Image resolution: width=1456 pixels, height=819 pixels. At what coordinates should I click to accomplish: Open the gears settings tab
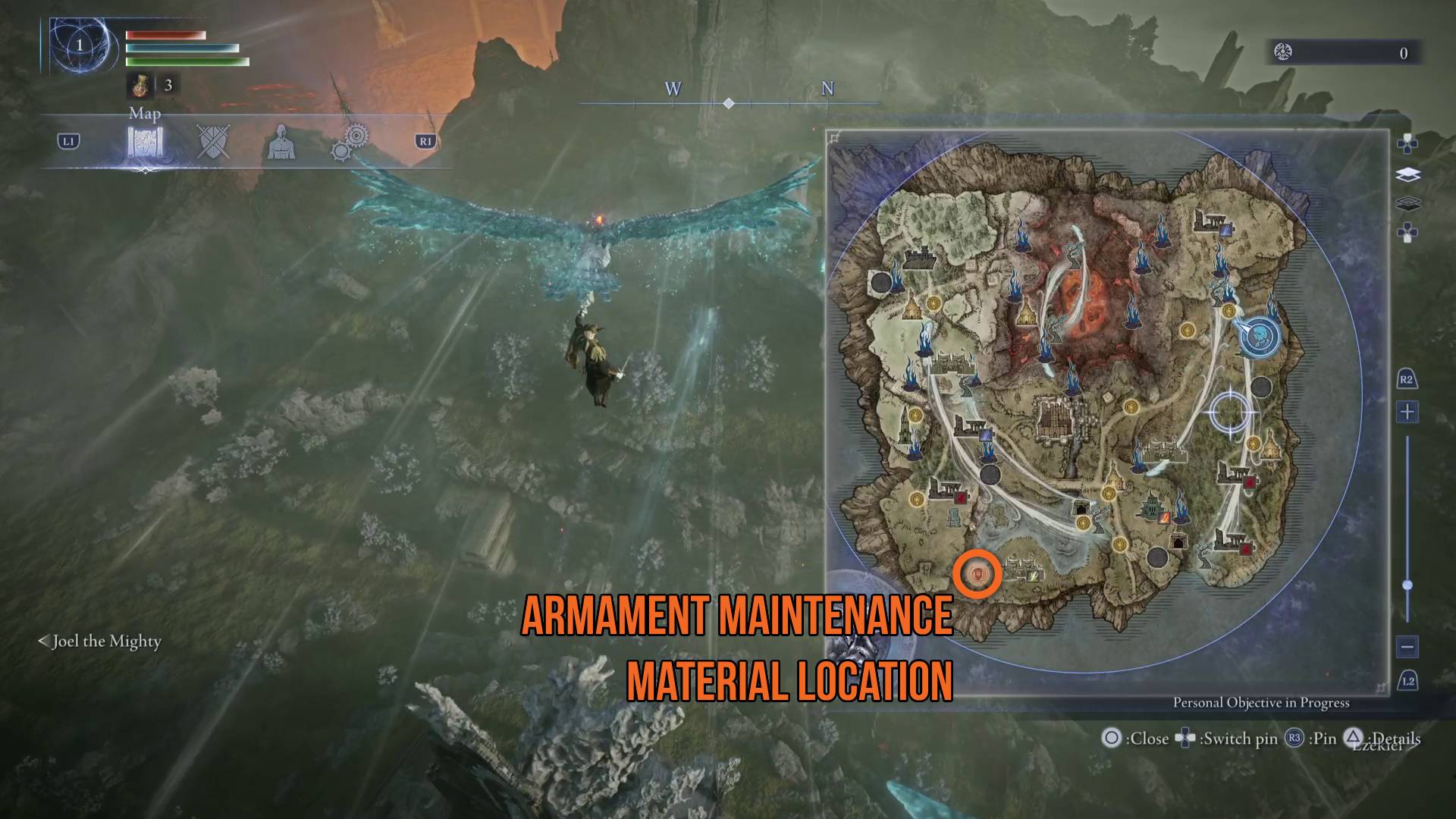tap(350, 142)
